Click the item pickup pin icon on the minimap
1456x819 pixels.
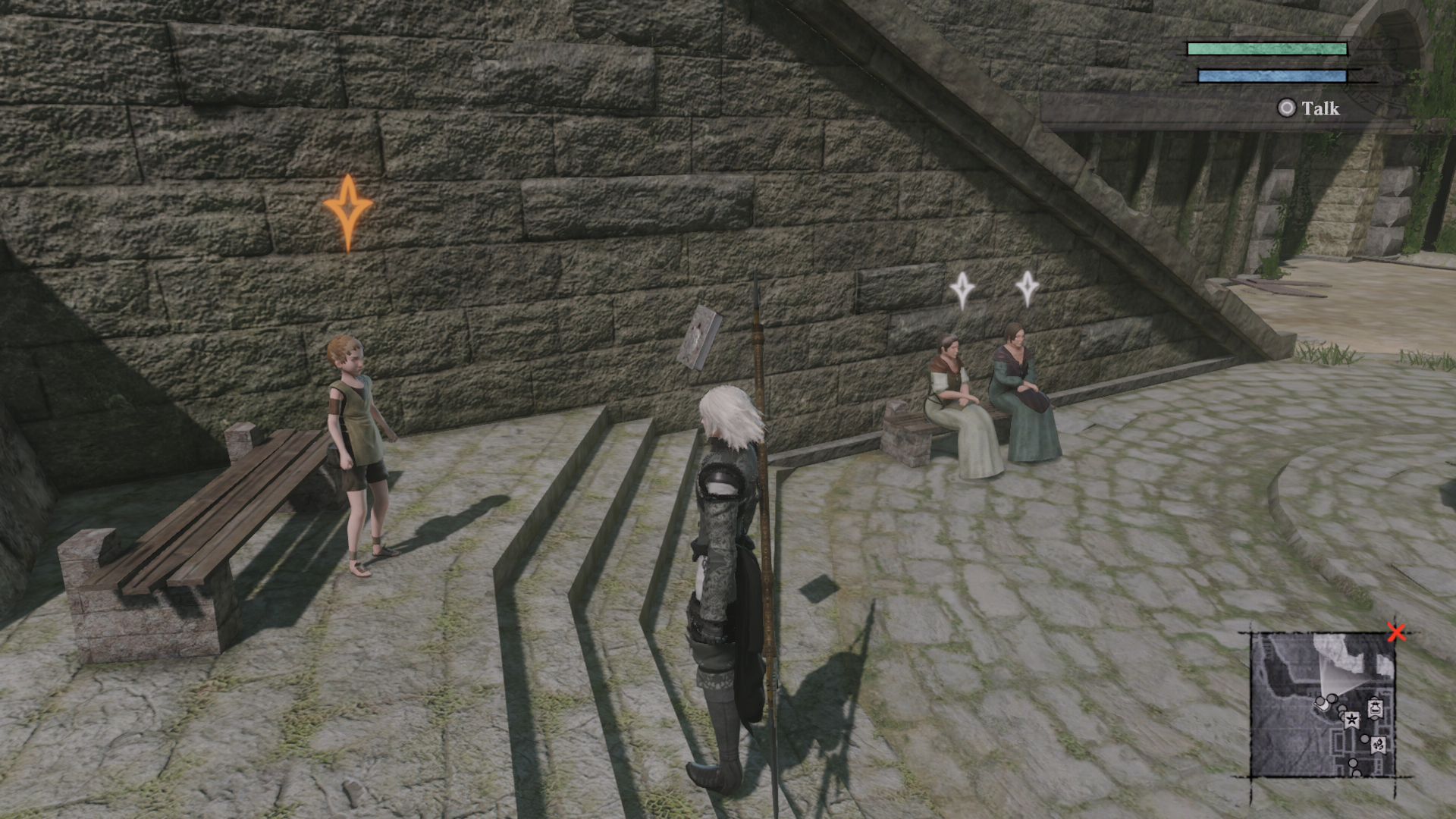point(1379,745)
